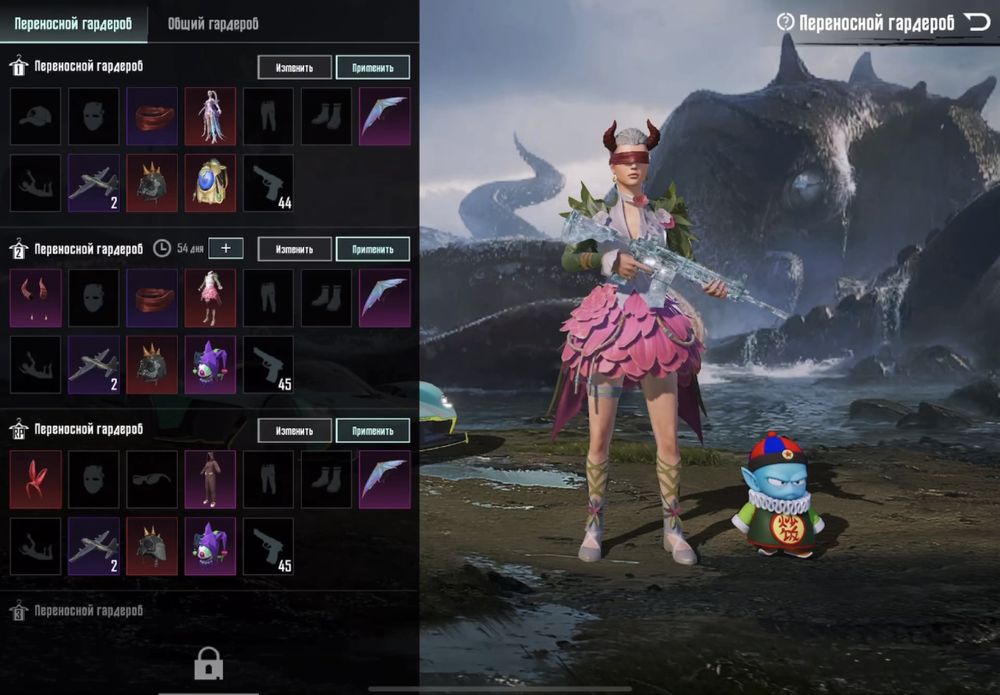Edit the wardrobe set containing the sunglasses
The image size is (1000, 695).
point(295,430)
